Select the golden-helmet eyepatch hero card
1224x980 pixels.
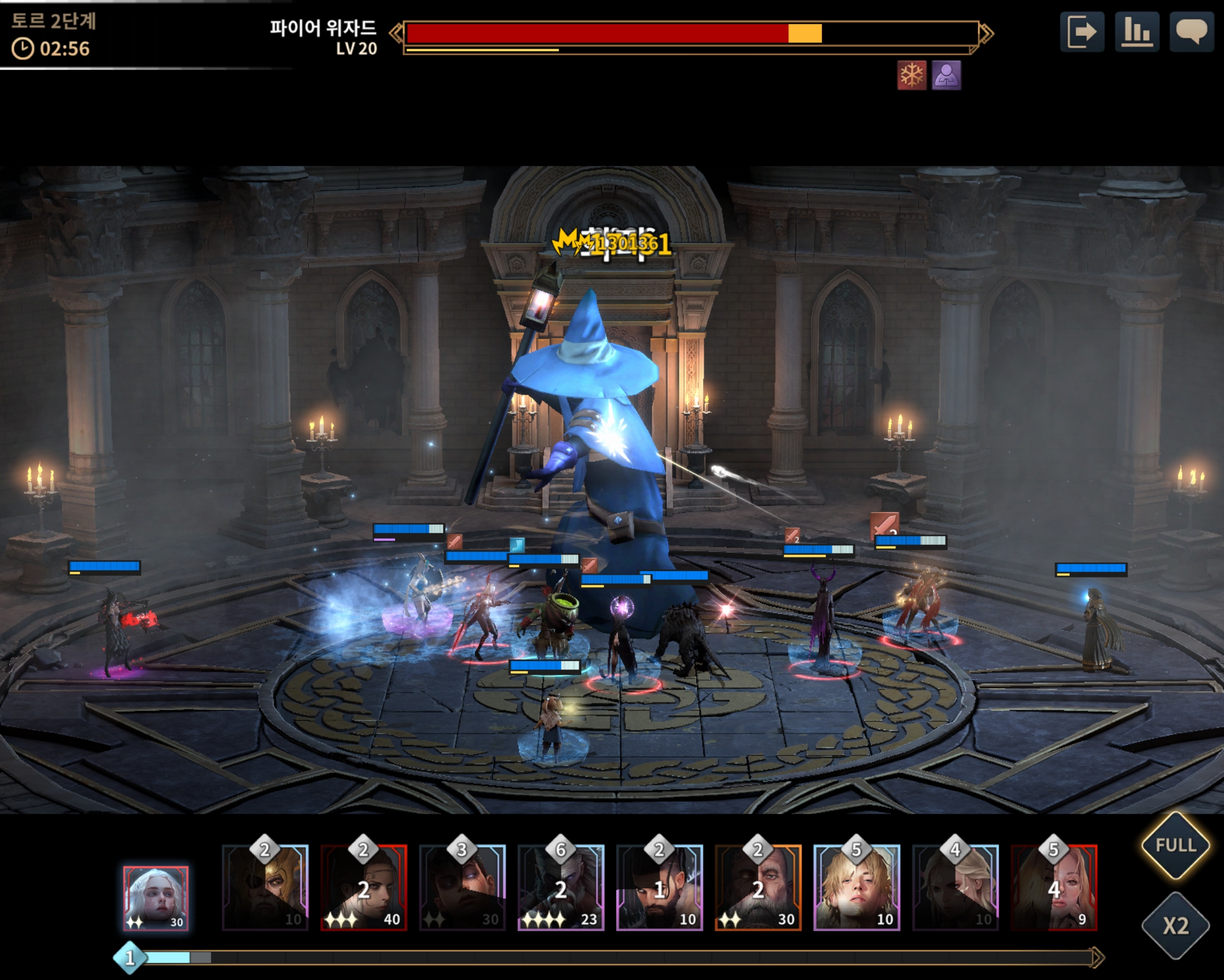click(x=265, y=887)
